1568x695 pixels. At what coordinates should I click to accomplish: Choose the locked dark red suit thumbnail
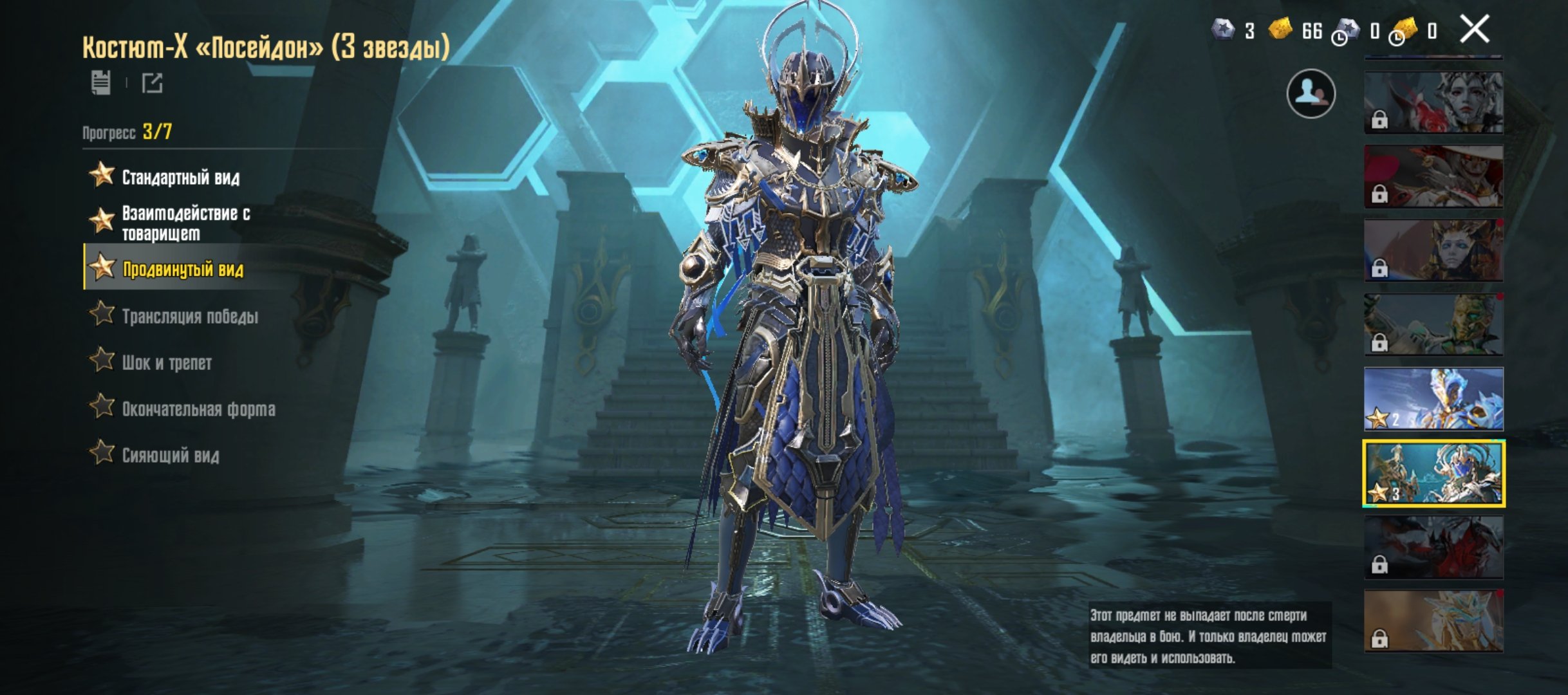click(x=1433, y=548)
